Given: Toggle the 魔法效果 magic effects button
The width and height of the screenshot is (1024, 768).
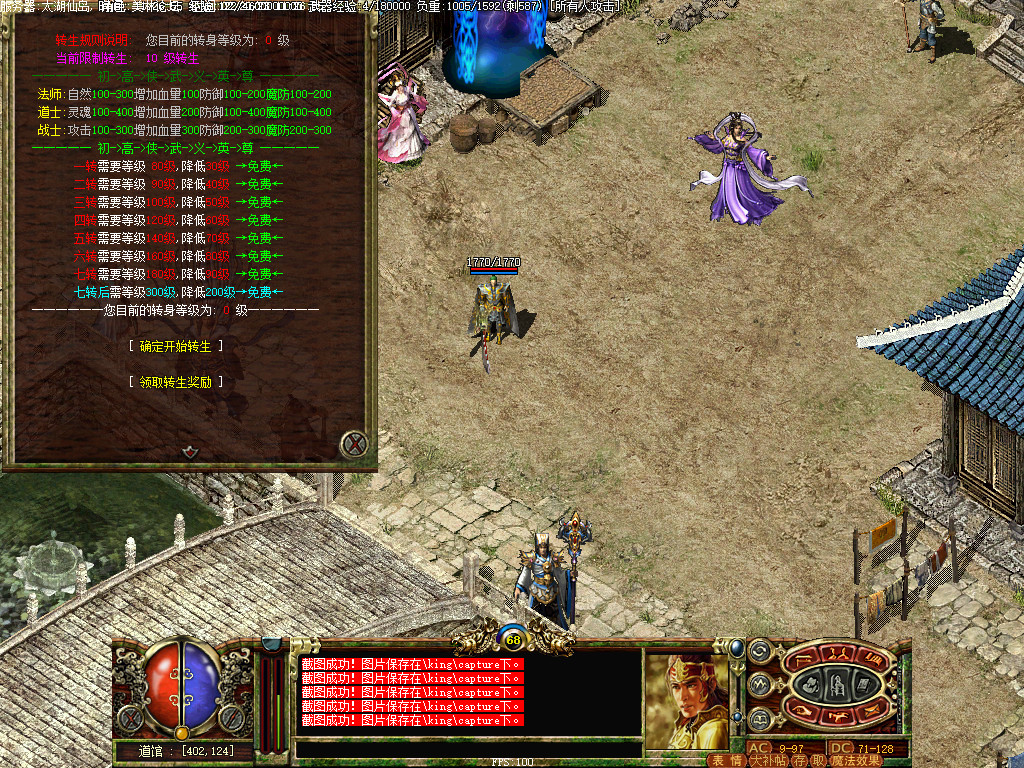Looking at the screenshot, I should [x=856, y=761].
